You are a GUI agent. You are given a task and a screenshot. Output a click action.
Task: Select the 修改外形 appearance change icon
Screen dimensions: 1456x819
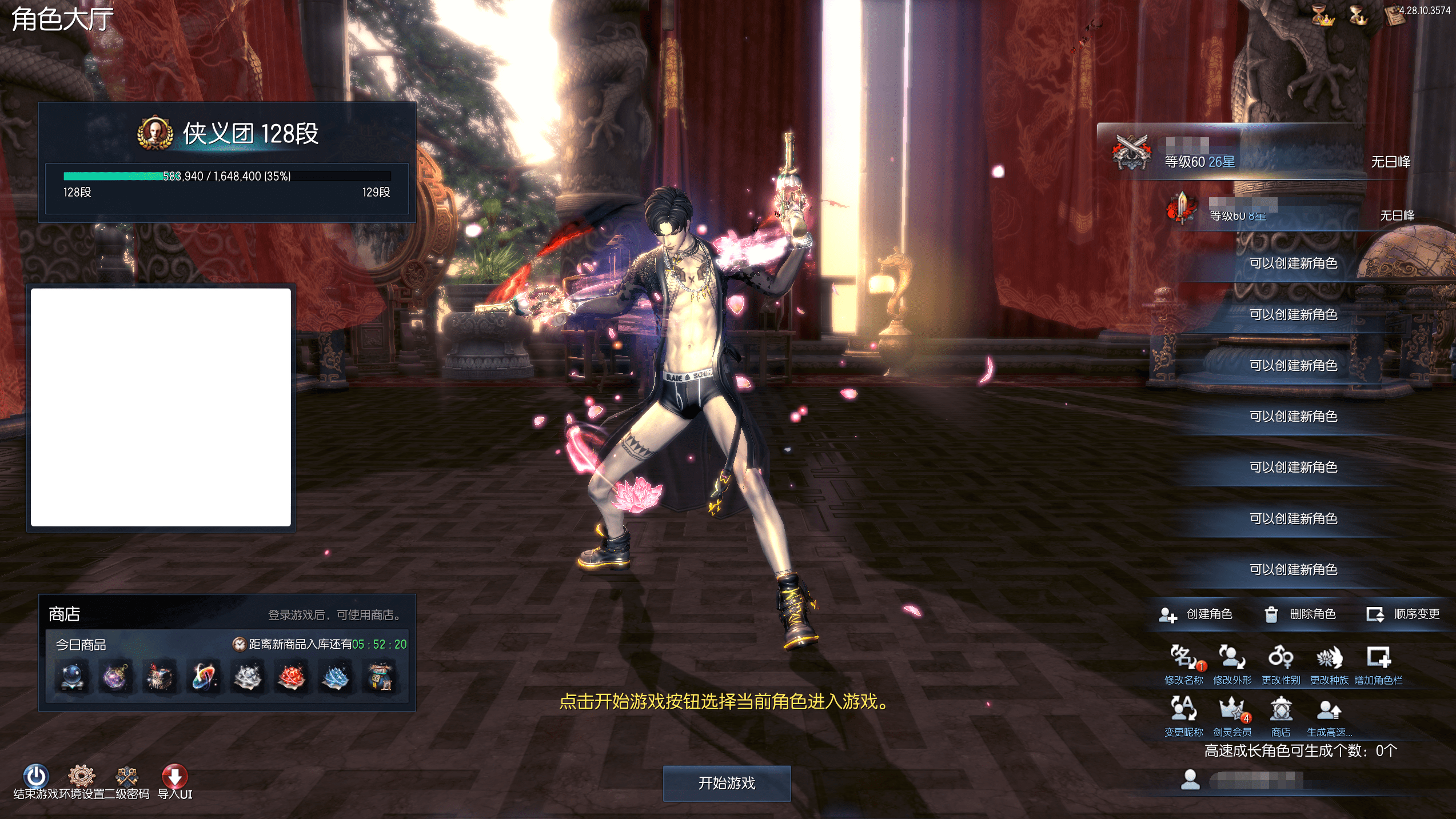click(x=1232, y=658)
